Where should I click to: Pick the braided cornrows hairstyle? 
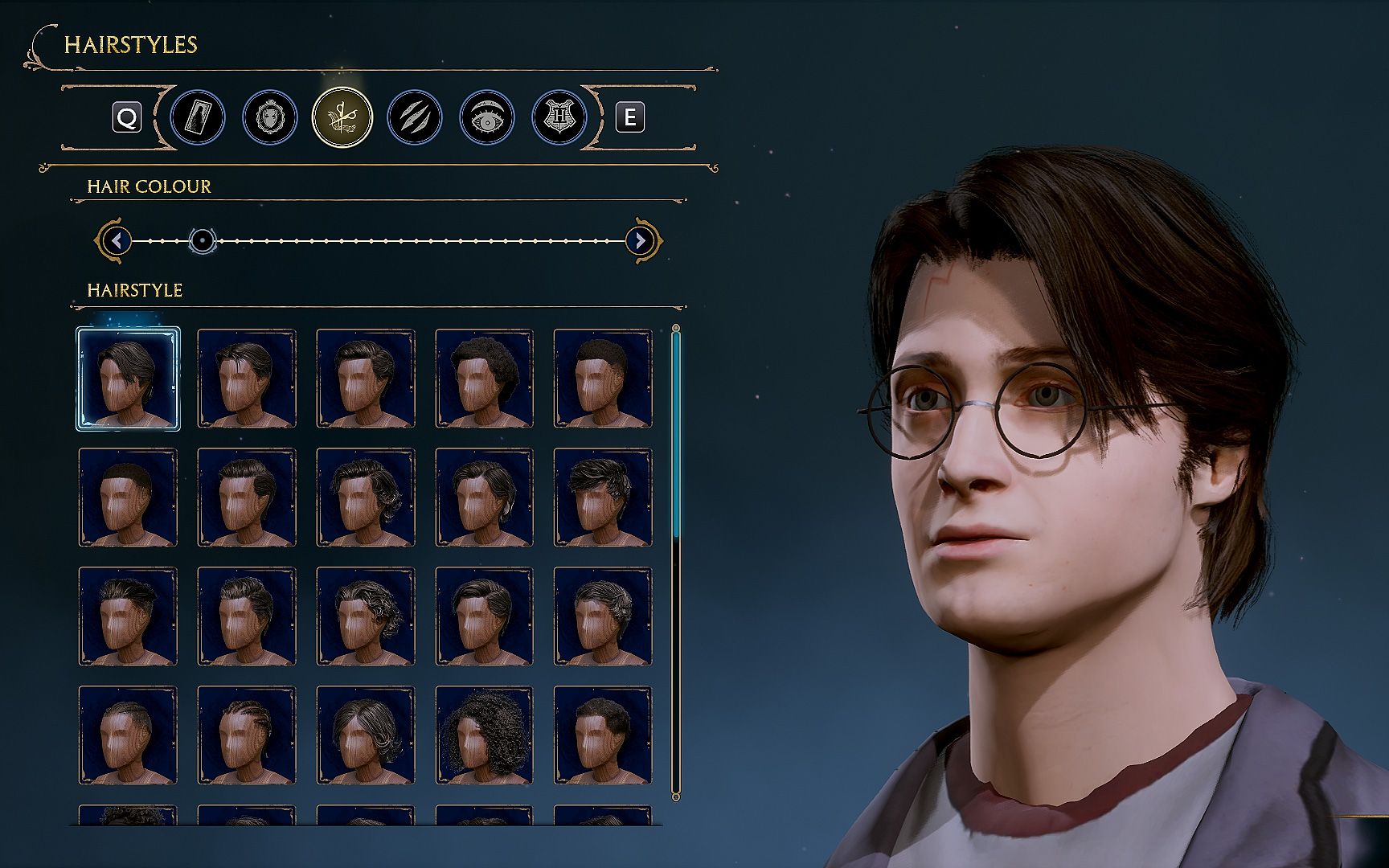pyautogui.click(x=247, y=735)
